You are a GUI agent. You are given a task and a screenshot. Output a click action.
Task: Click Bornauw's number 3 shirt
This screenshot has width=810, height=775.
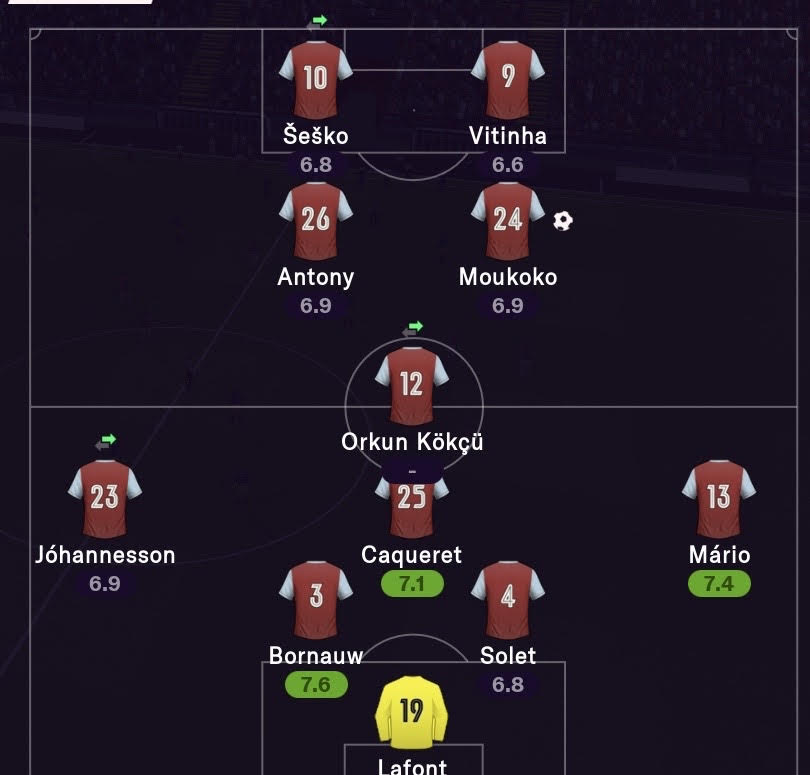316,598
